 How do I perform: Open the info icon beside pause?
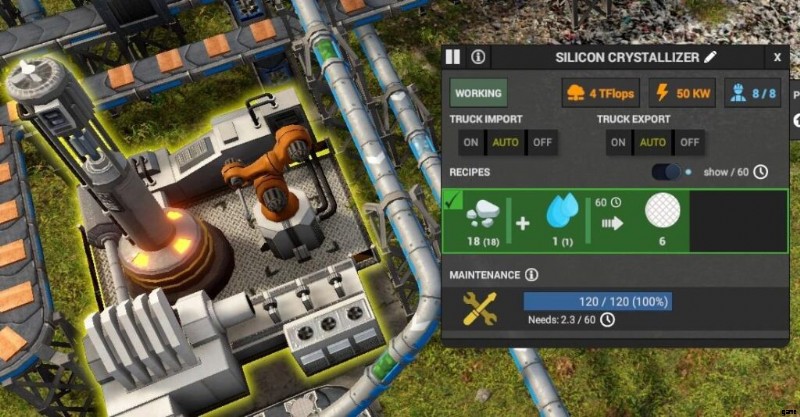coord(478,58)
